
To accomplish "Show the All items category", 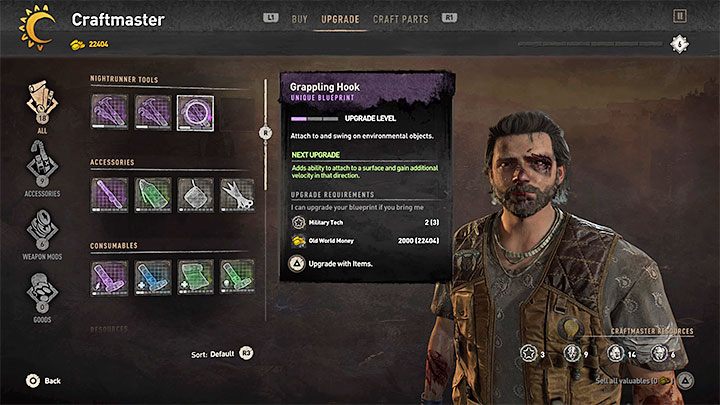I will (x=42, y=102).
